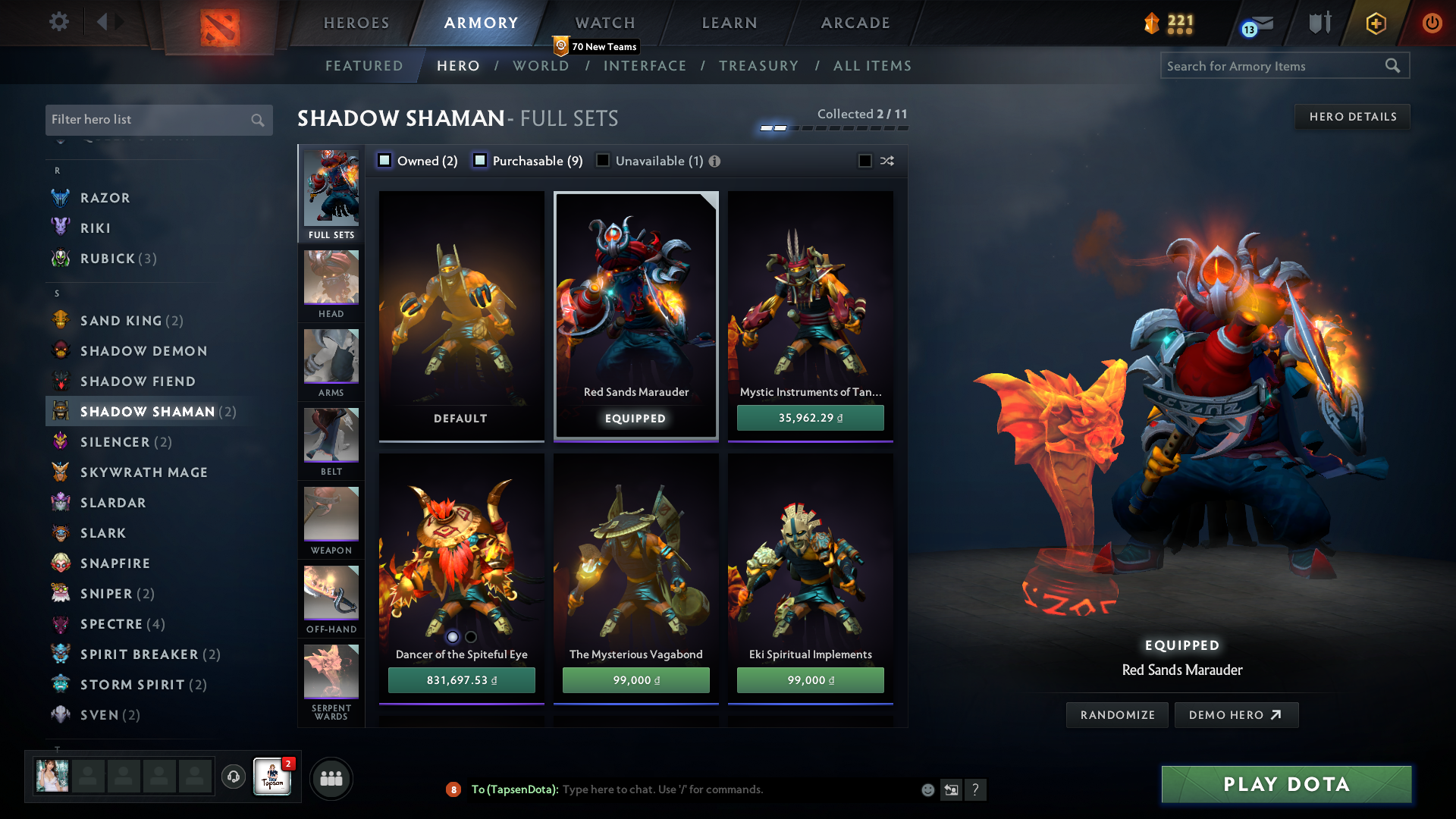Click the headset voice chat icon
Screen dimensions: 1456x819
[233, 777]
